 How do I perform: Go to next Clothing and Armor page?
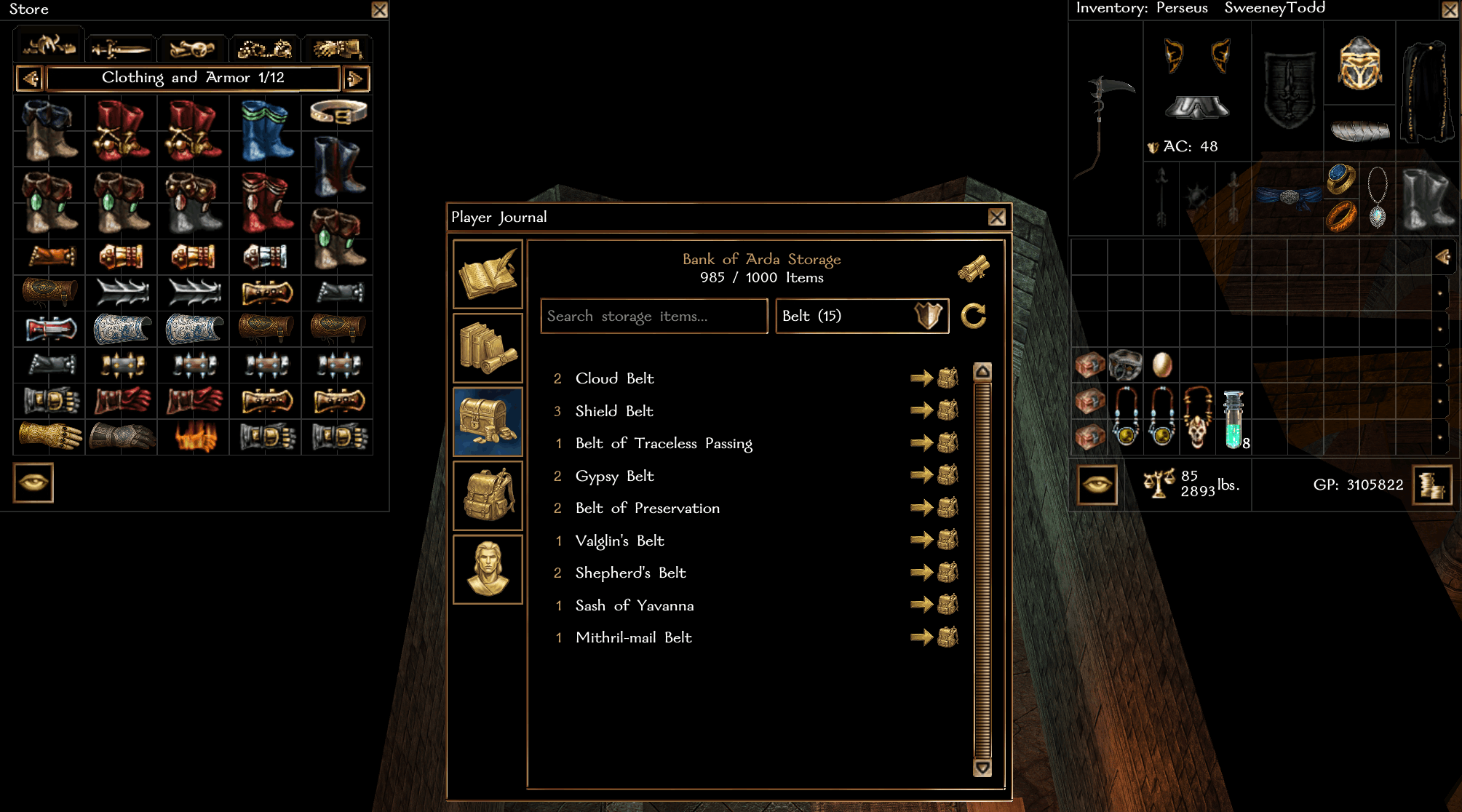356,78
